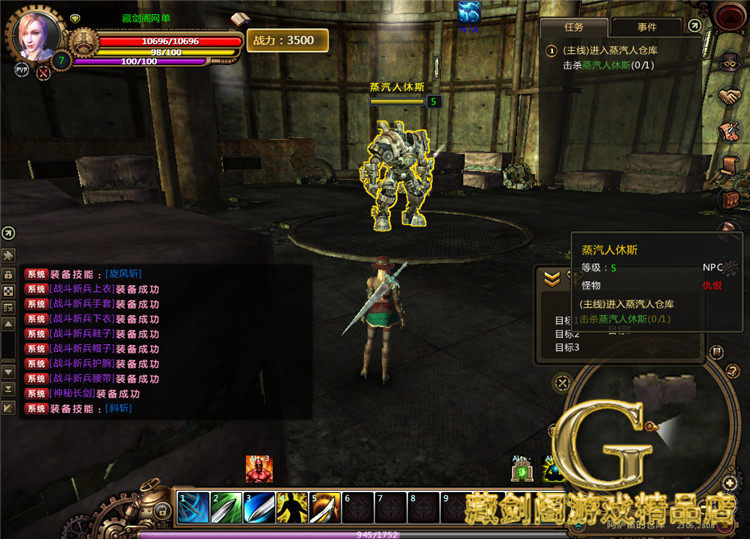Image resolution: width=750 pixels, height=539 pixels.
Task: Toggle the PVP mode badge
Action: (21, 70)
